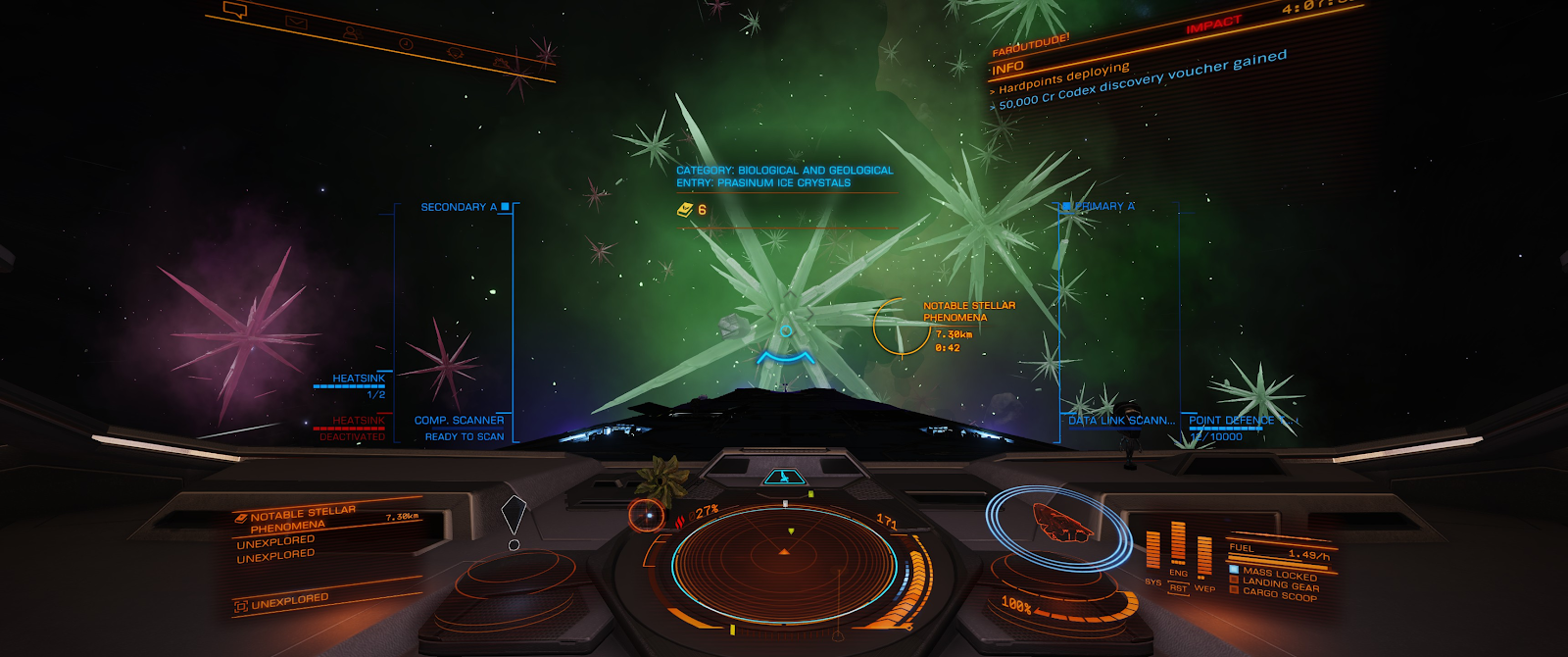The width and height of the screenshot is (1568, 657).
Task: Choose the Data Link Scanner fire group slot
Action: click(1121, 421)
